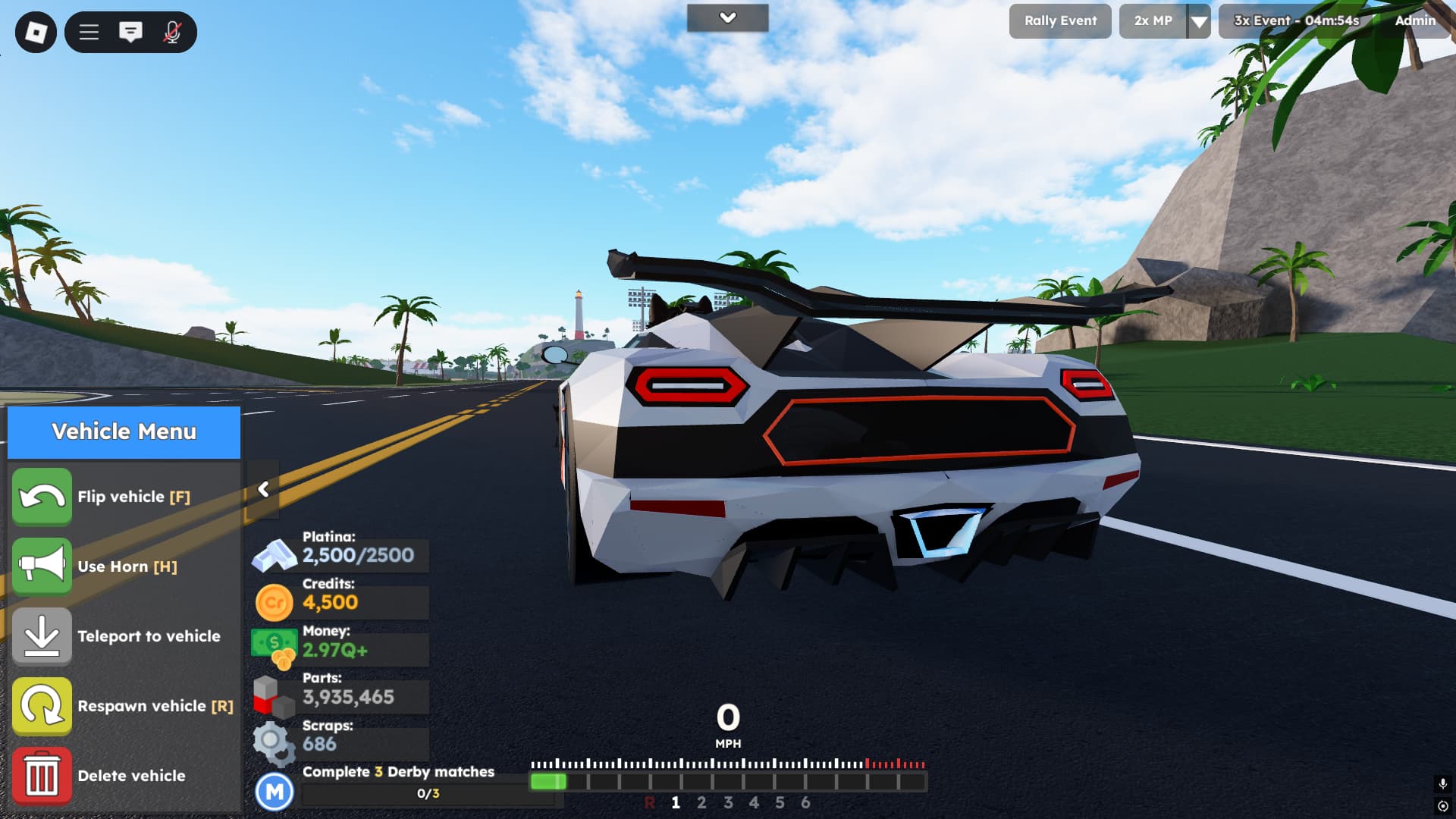Open the hamburger list menu
Viewport: 1456px width, 819px height.
tap(89, 32)
